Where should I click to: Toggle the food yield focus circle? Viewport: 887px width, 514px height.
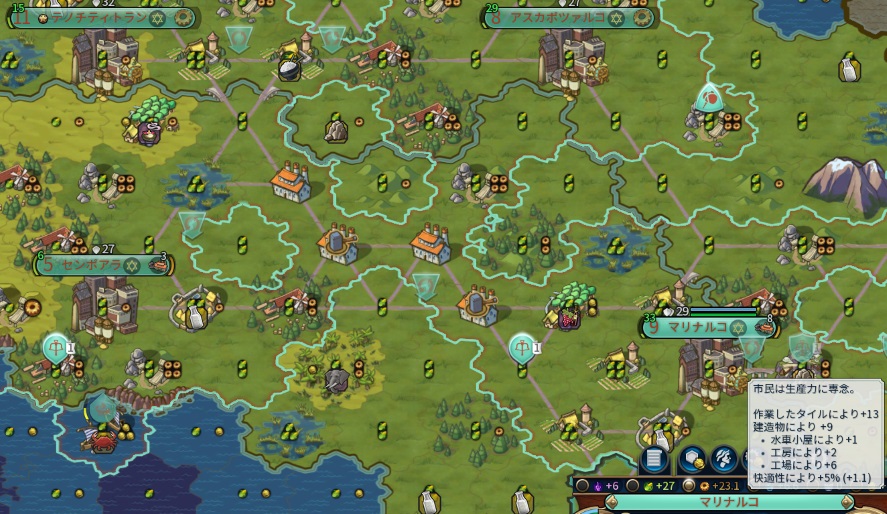pos(632,486)
